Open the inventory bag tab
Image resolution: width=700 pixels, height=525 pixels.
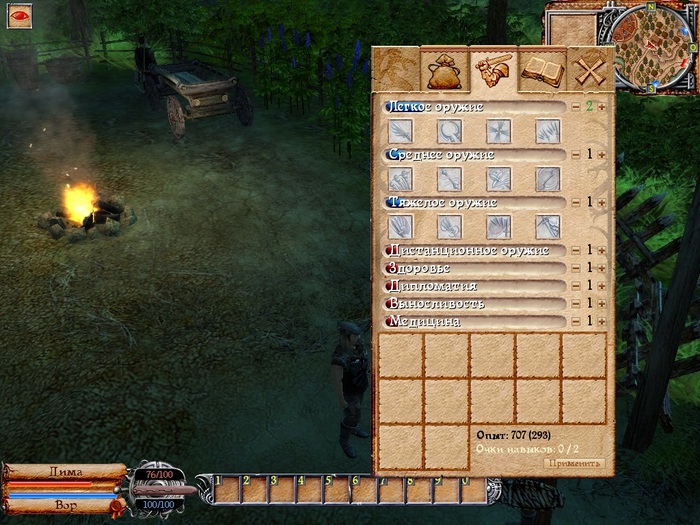(x=443, y=70)
